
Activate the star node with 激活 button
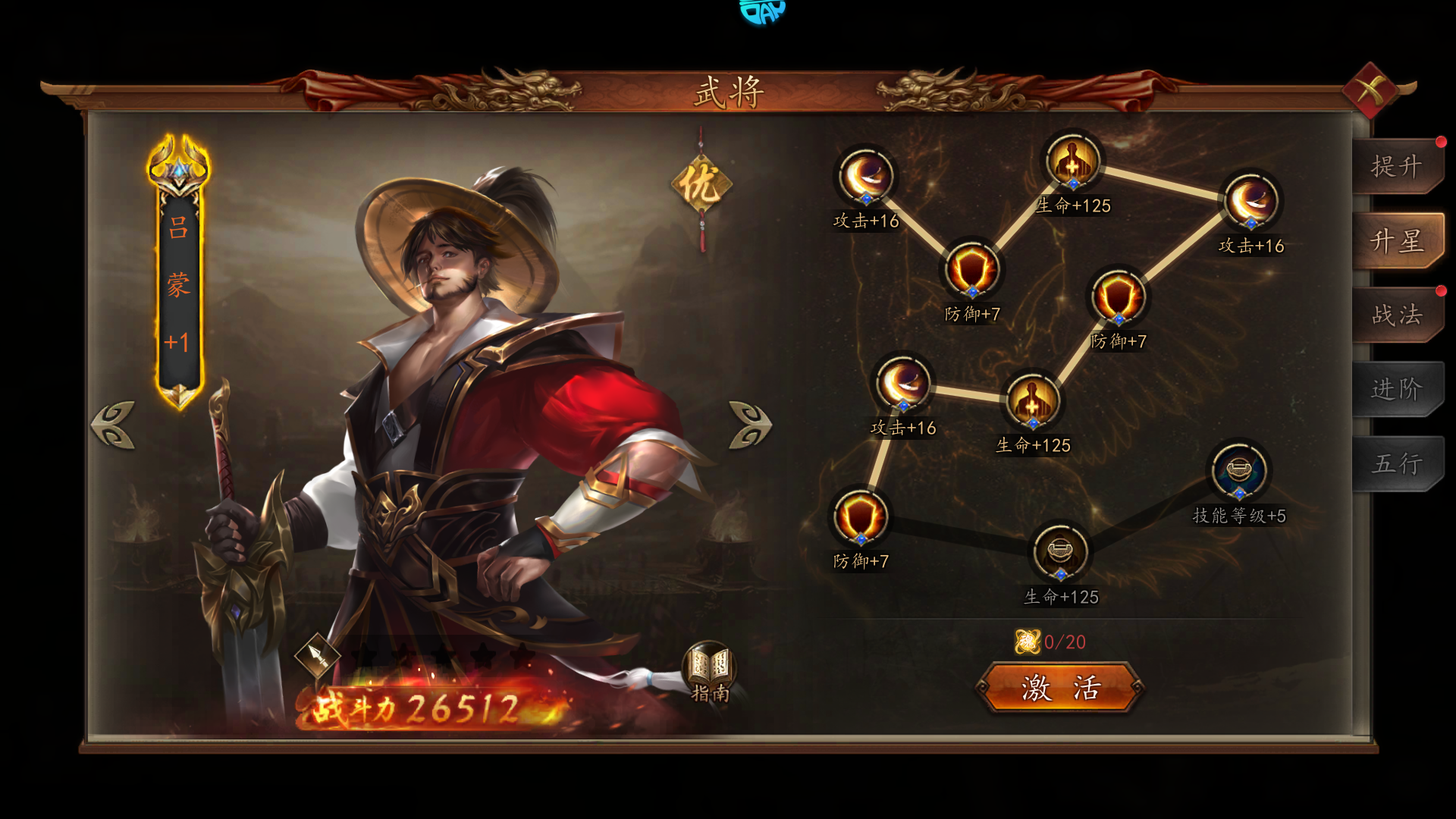(x=1060, y=688)
